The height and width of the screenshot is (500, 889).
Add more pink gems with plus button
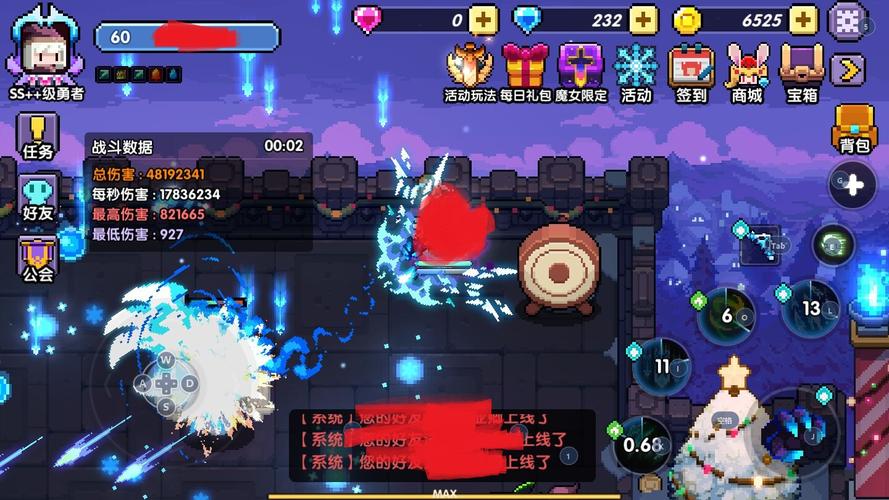483,19
